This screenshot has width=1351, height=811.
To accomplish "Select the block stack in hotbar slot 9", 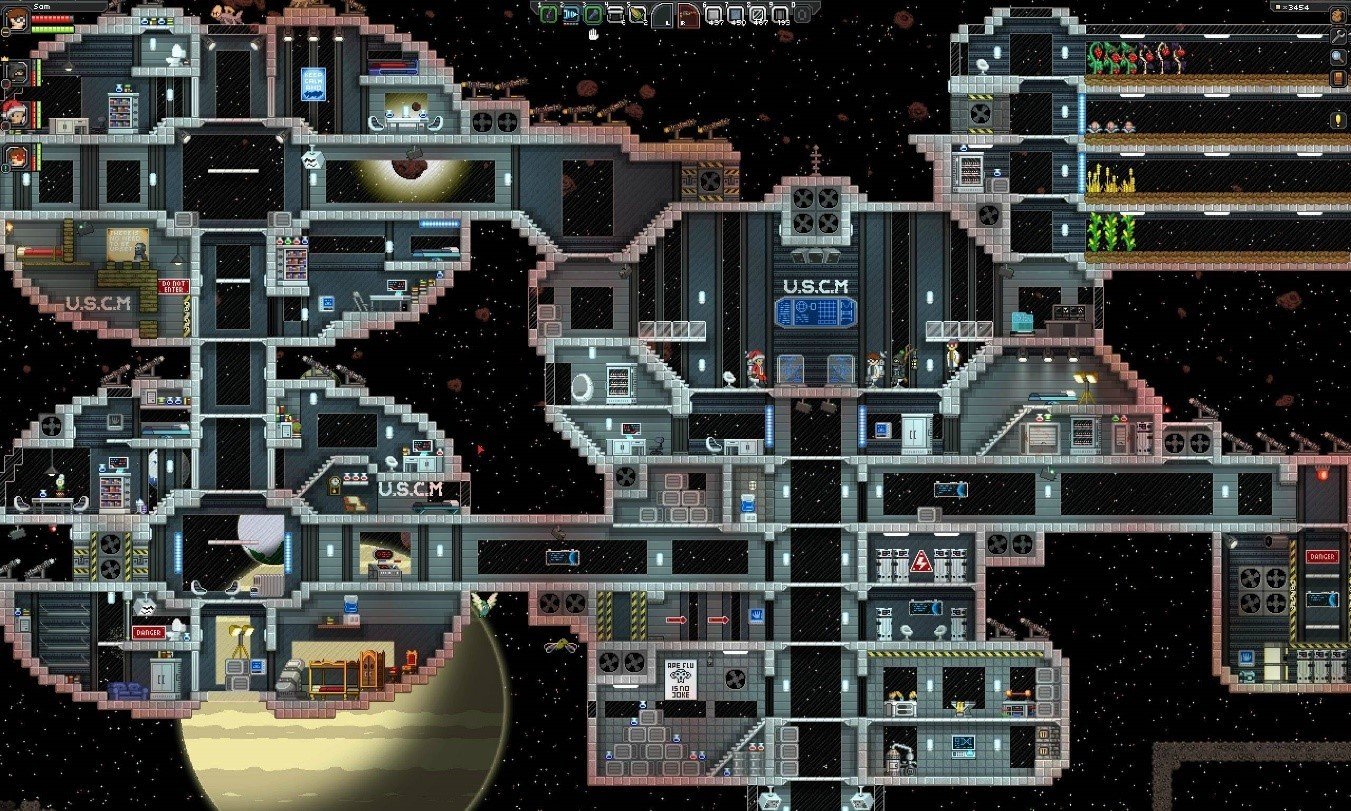I will coord(781,14).
